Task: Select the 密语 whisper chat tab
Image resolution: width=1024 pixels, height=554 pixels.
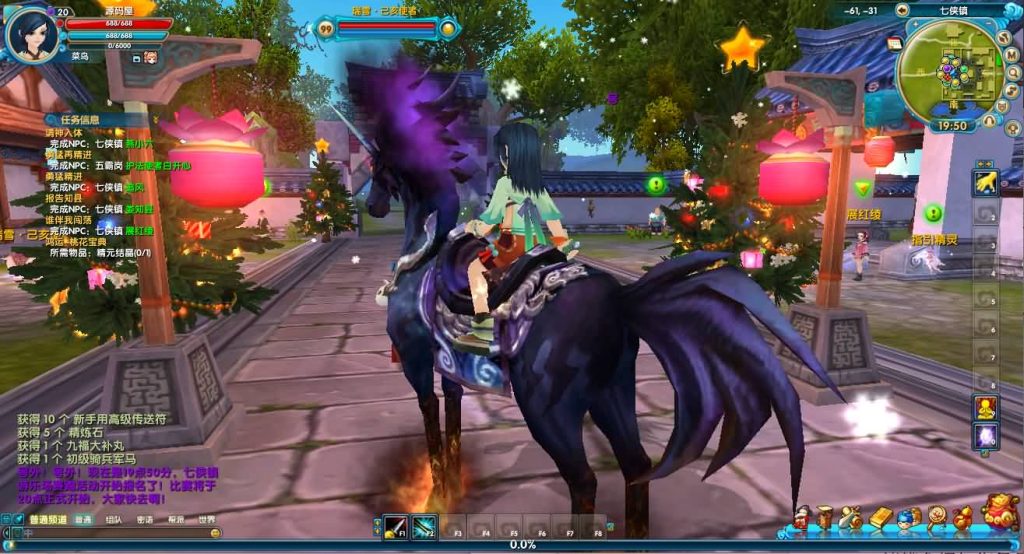Action: coord(145,520)
